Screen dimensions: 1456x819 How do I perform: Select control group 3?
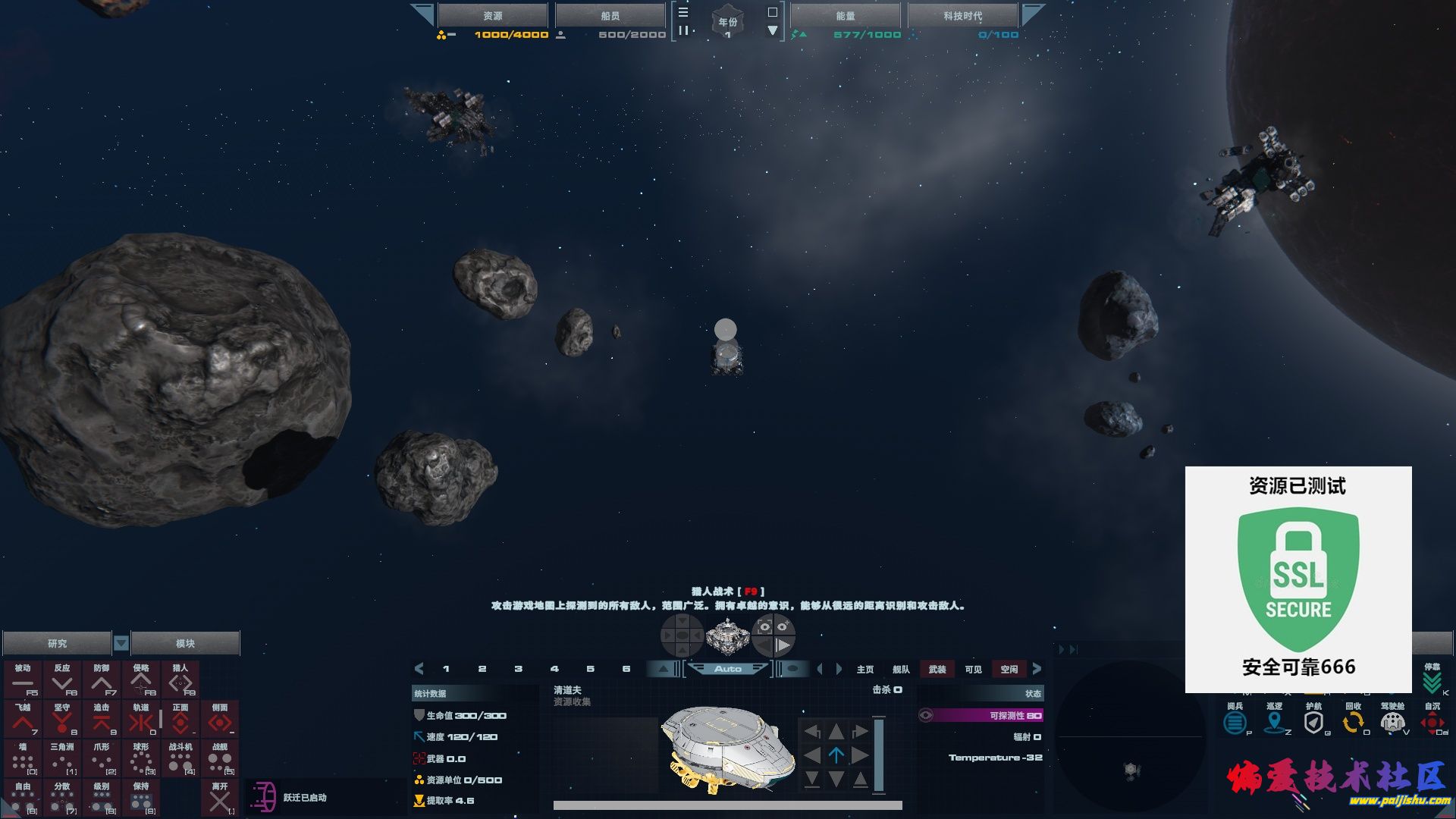(519, 669)
